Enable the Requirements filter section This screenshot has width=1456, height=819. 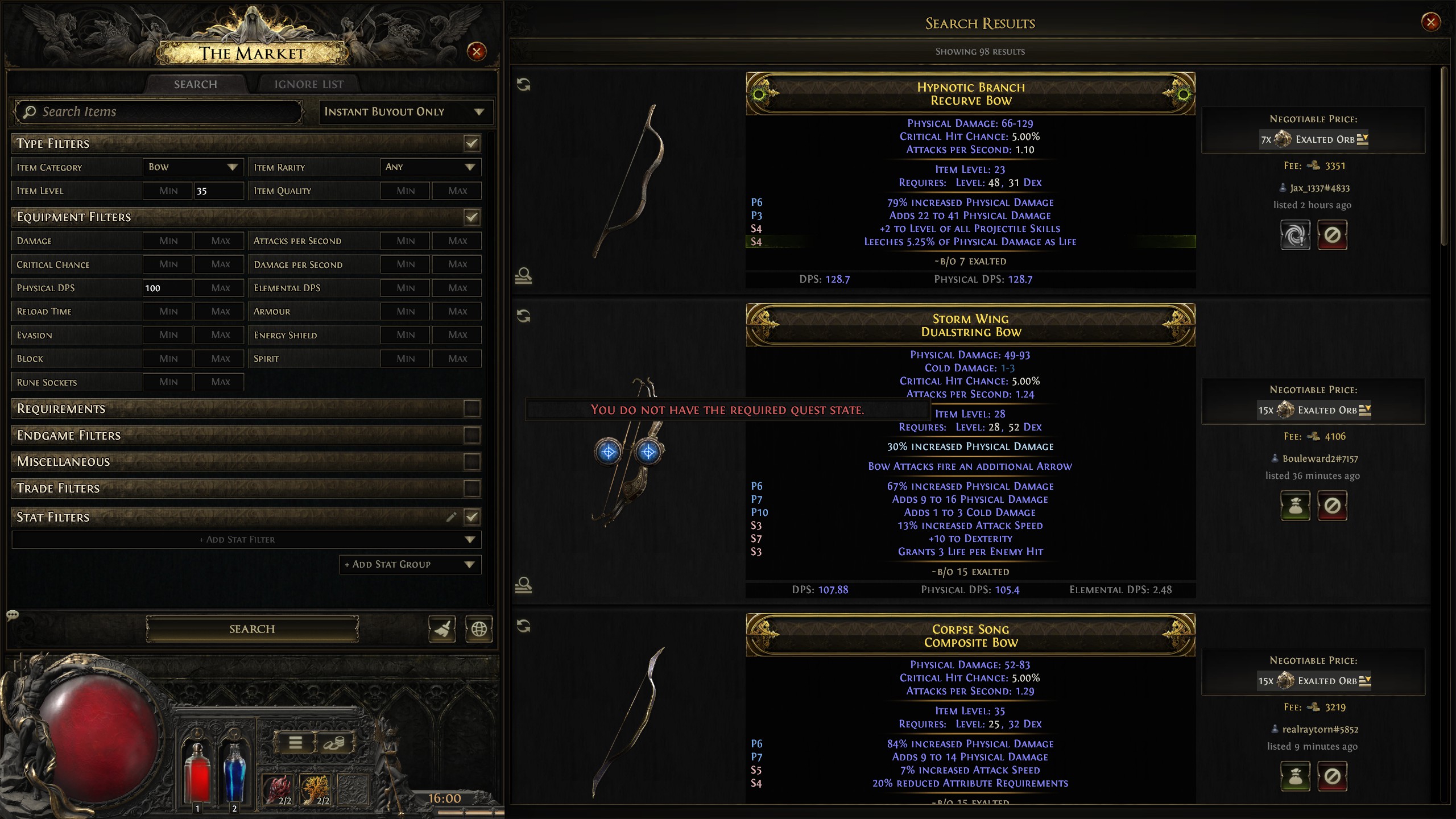pos(471,408)
